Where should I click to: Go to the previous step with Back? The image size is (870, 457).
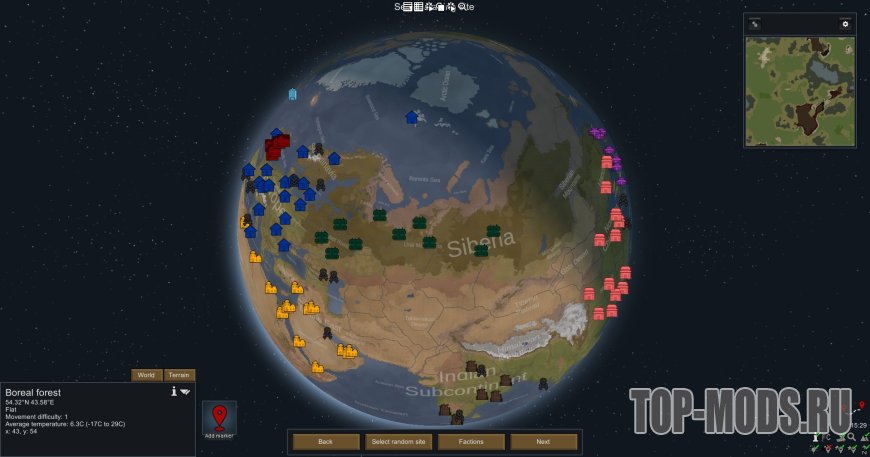[325, 441]
